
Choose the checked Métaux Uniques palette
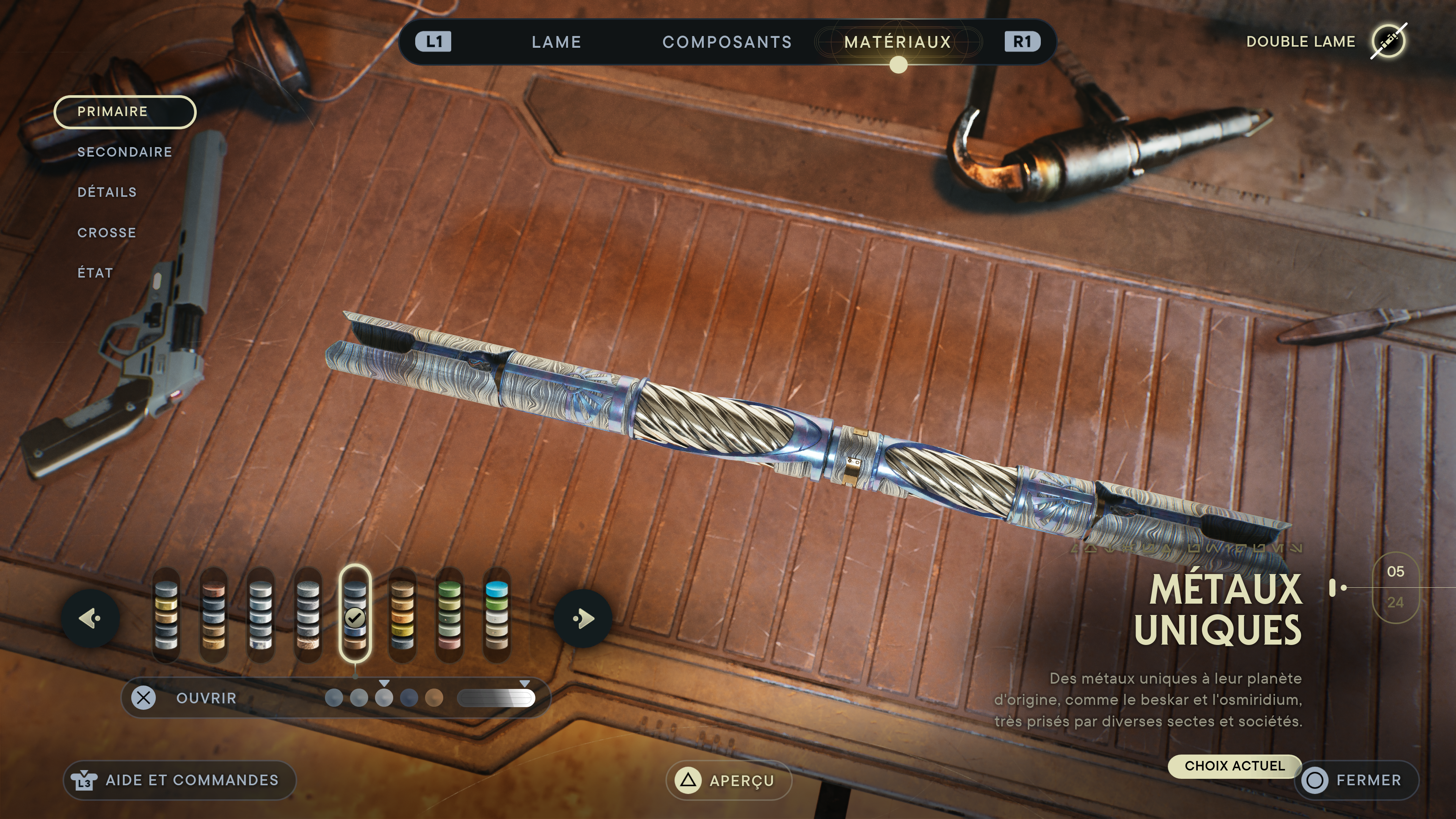tap(355, 616)
